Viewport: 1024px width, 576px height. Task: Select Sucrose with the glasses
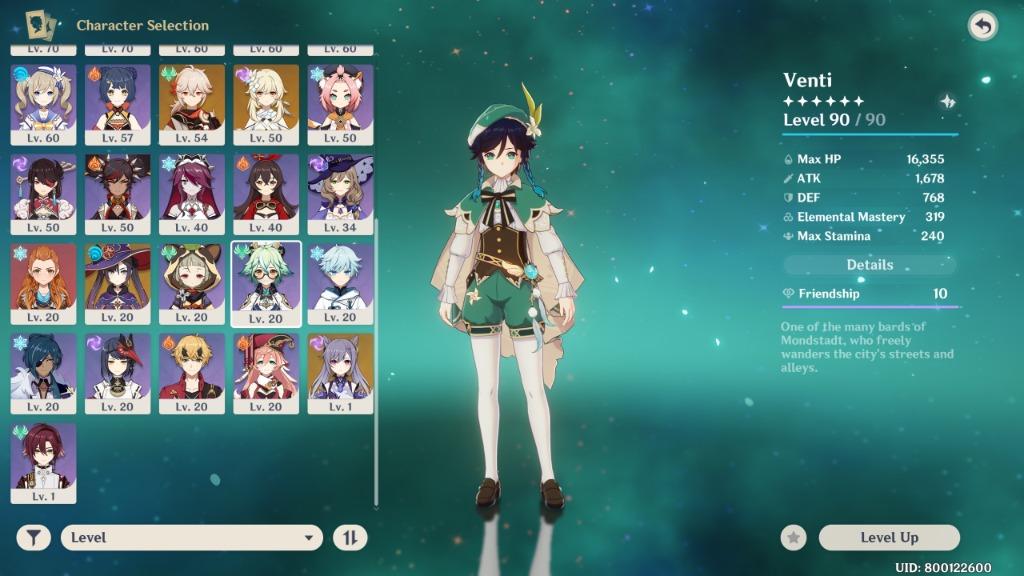pyautogui.click(x=266, y=283)
